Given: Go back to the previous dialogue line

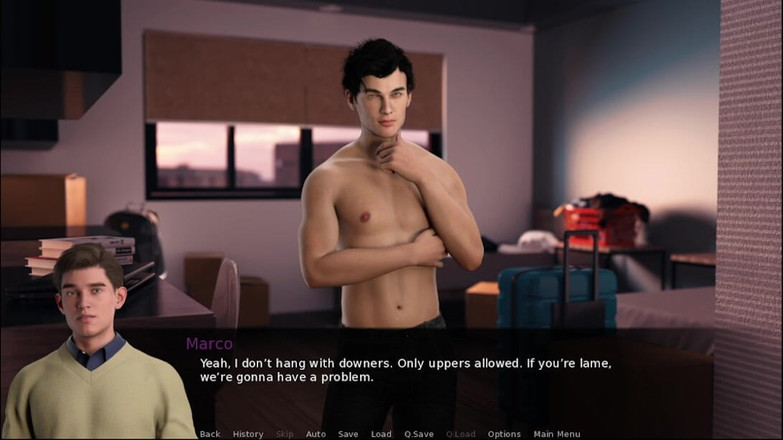Looking at the screenshot, I should click(x=210, y=434).
